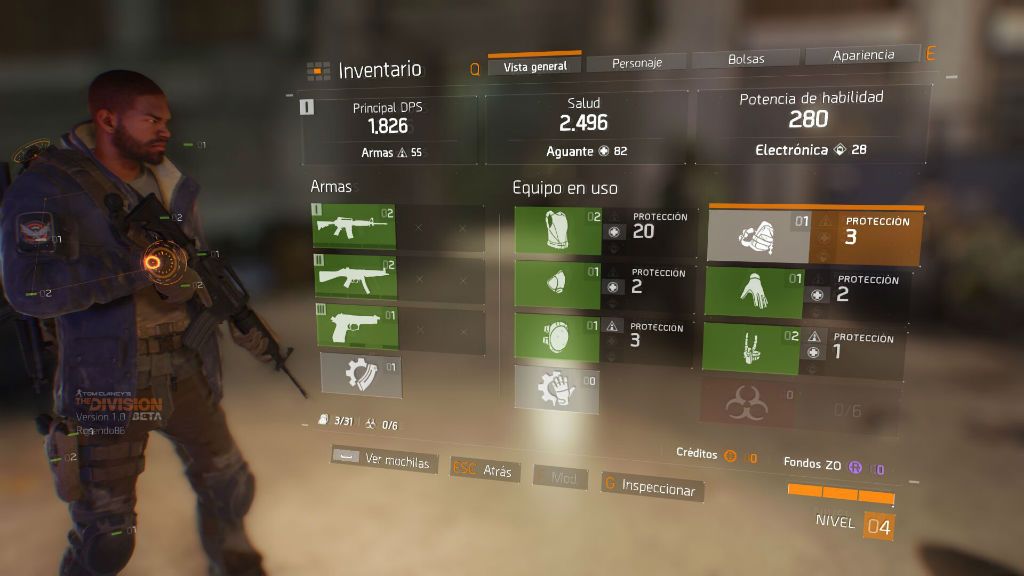Viewport: 1024px width, 576px height.
Task: Select the primary assault rifle slot
Action: (x=354, y=227)
